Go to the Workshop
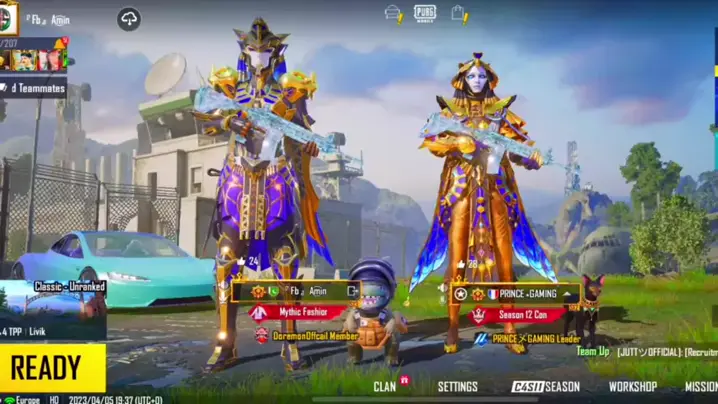Screen dimensions: 718x404 click(x=632, y=386)
